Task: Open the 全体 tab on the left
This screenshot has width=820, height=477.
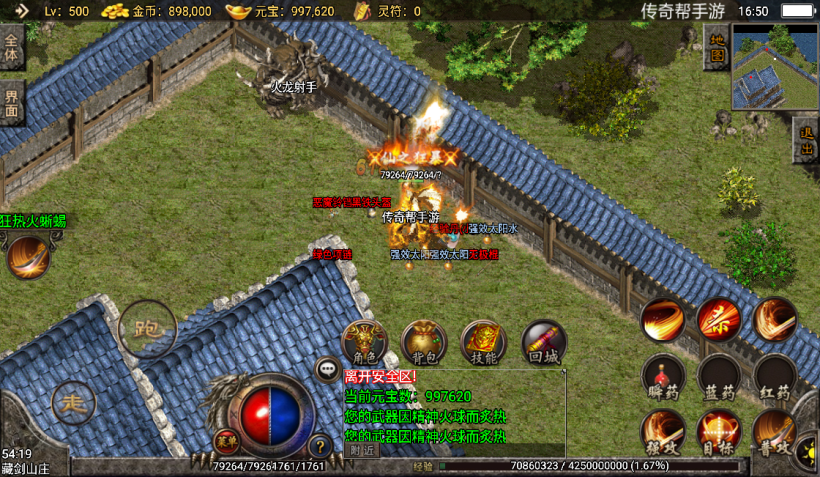Action: click(11, 49)
